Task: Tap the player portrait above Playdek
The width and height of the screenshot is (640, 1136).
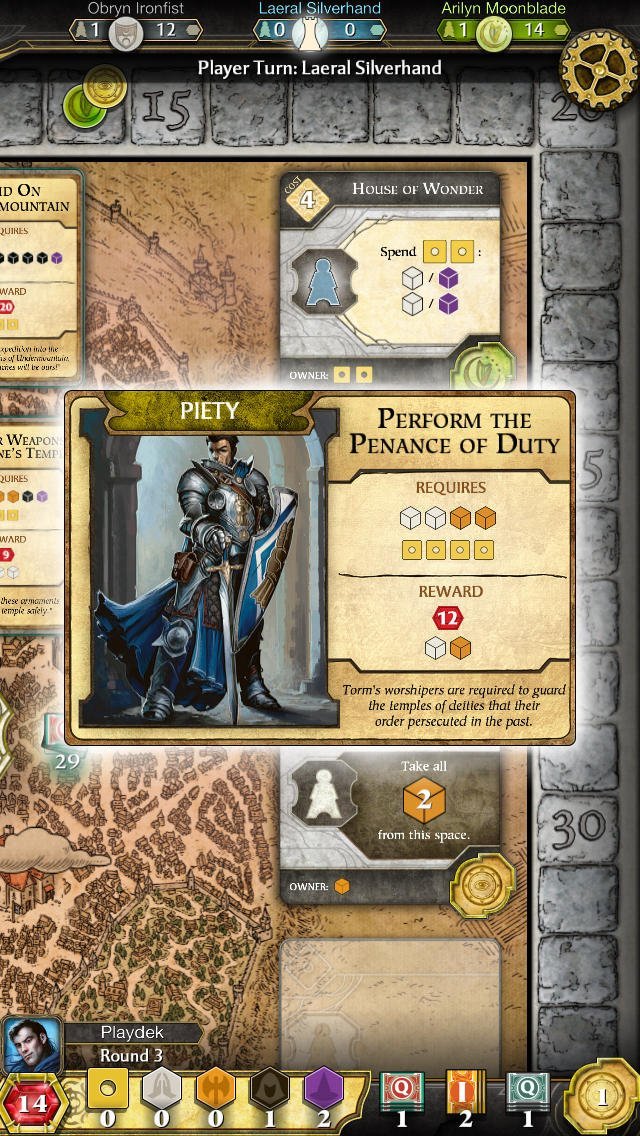Action: pyautogui.click(x=33, y=1045)
